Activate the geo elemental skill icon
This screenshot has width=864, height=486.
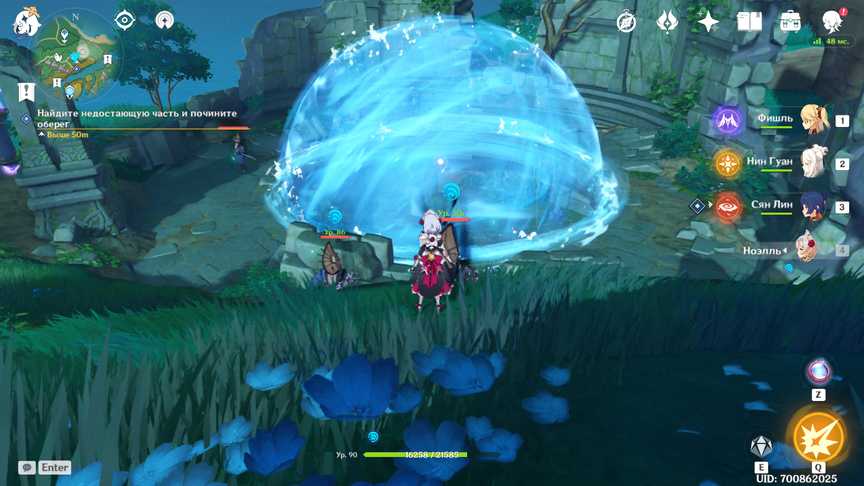click(x=761, y=446)
